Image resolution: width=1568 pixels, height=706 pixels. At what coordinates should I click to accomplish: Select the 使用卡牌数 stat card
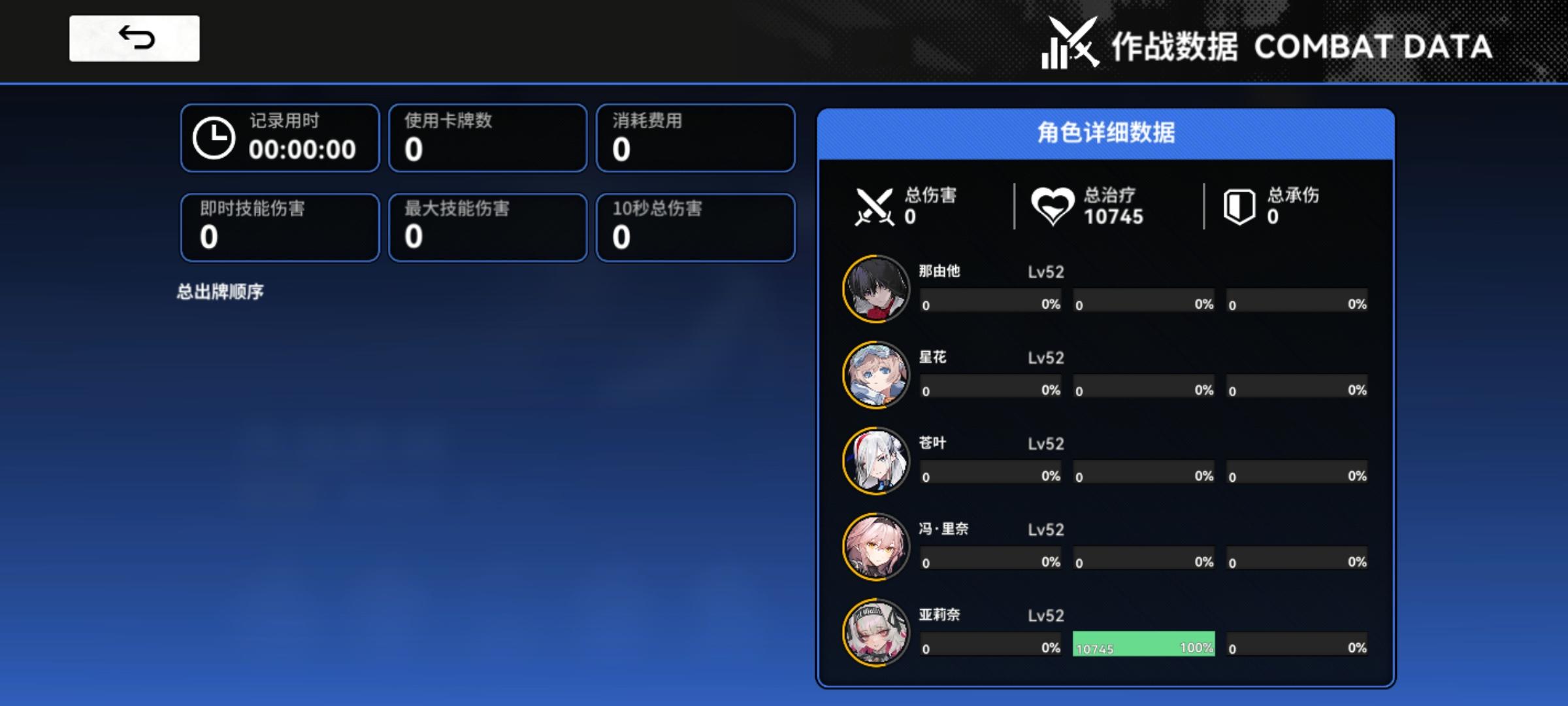pyautogui.click(x=487, y=138)
